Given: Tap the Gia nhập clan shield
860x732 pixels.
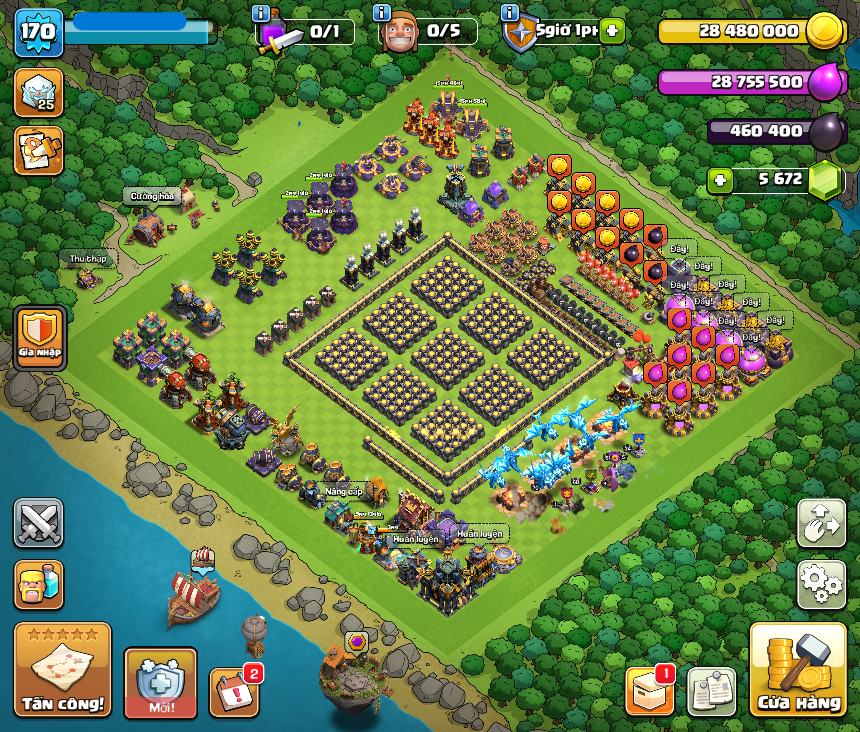Looking at the screenshot, I should tap(40, 338).
